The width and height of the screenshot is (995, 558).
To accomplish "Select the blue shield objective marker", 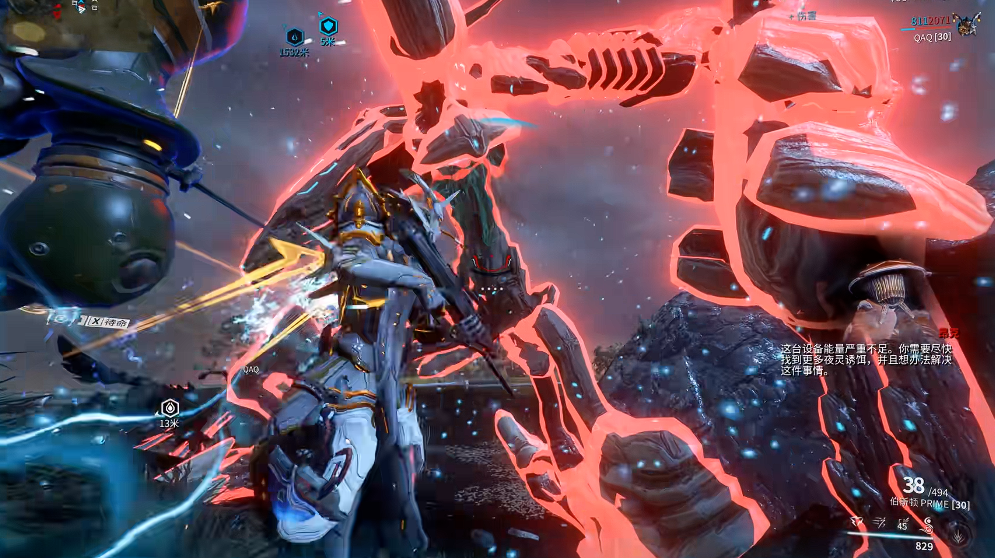I will [328, 26].
